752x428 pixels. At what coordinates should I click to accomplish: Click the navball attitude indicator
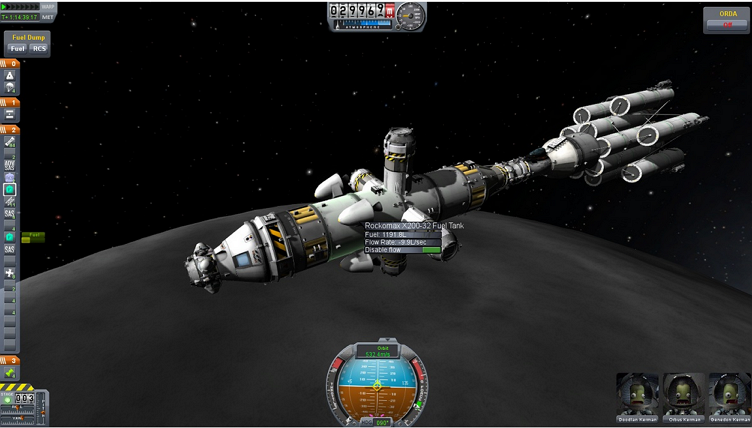tap(377, 386)
